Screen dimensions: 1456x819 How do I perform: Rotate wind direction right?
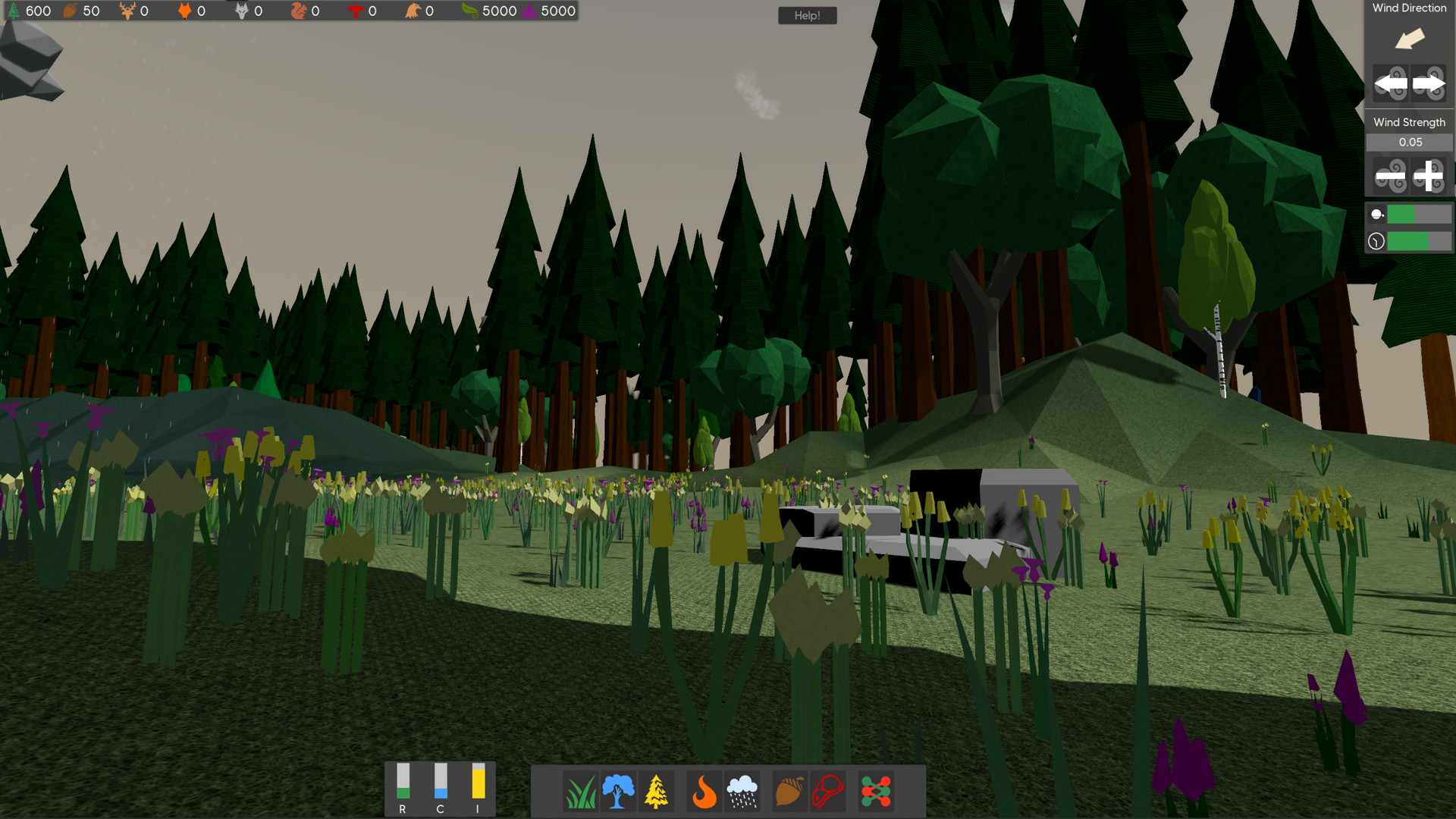[1428, 83]
